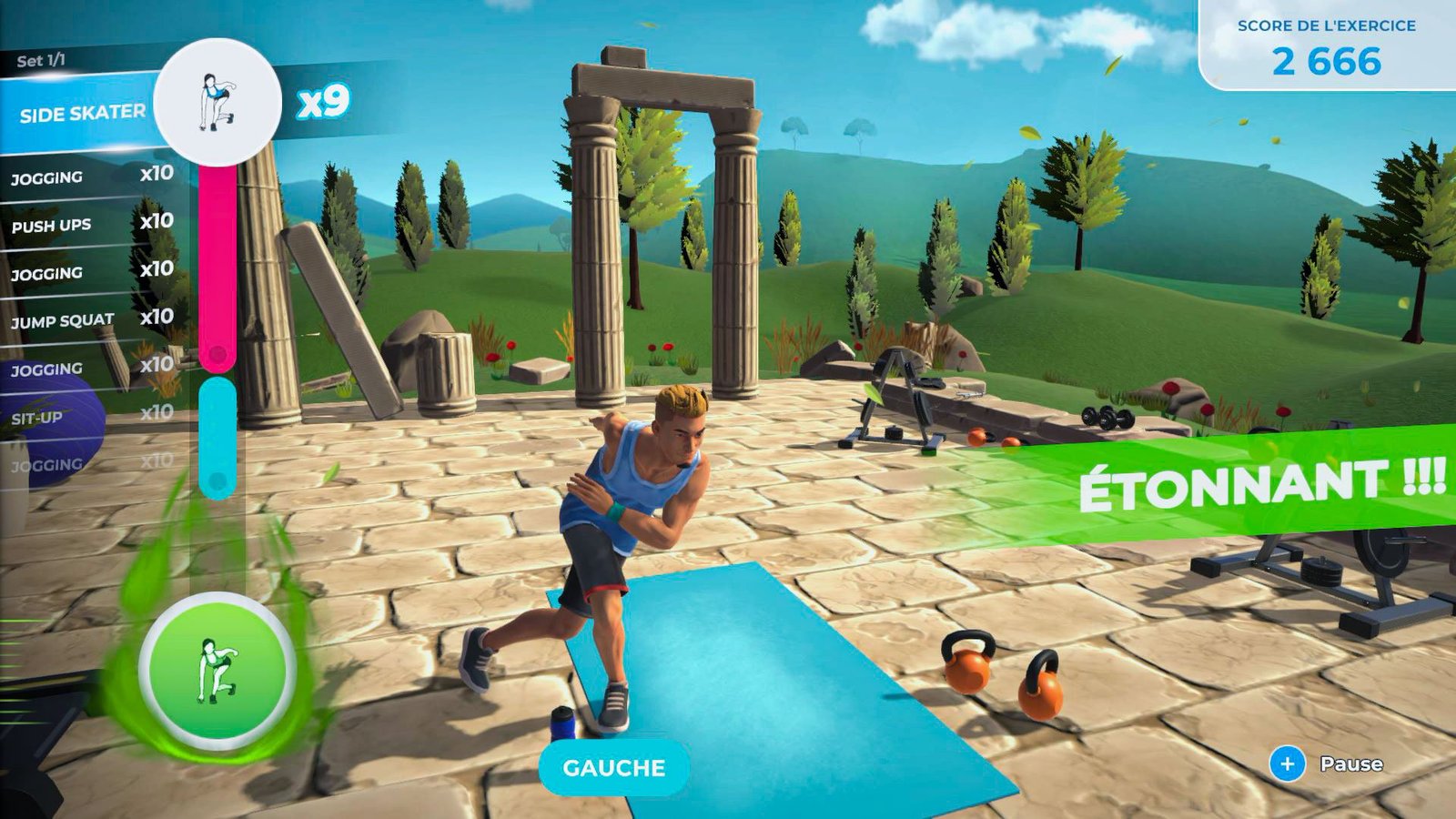Choose Push Ups in the exercise list
Viewport: 1456px width, 819px height.
[x=91, y=224]
